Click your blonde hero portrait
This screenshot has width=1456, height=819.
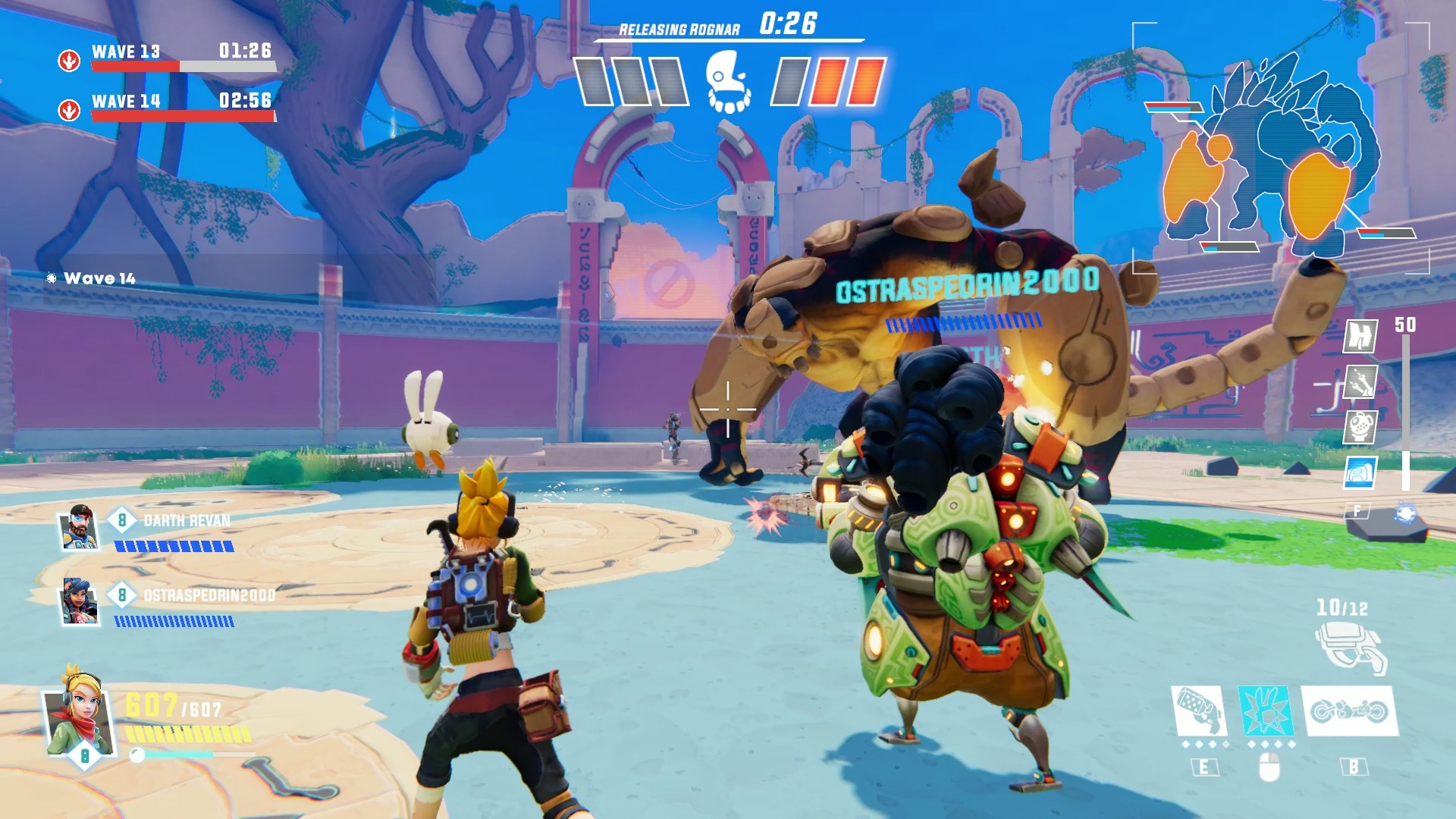click(x=78, y=713)
